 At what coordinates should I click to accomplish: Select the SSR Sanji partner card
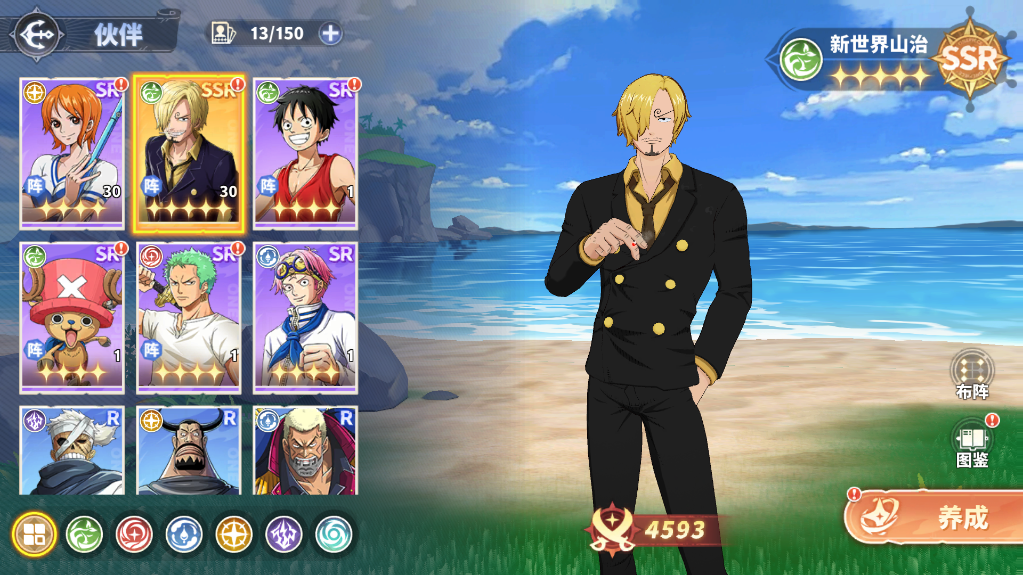point(190,153)
